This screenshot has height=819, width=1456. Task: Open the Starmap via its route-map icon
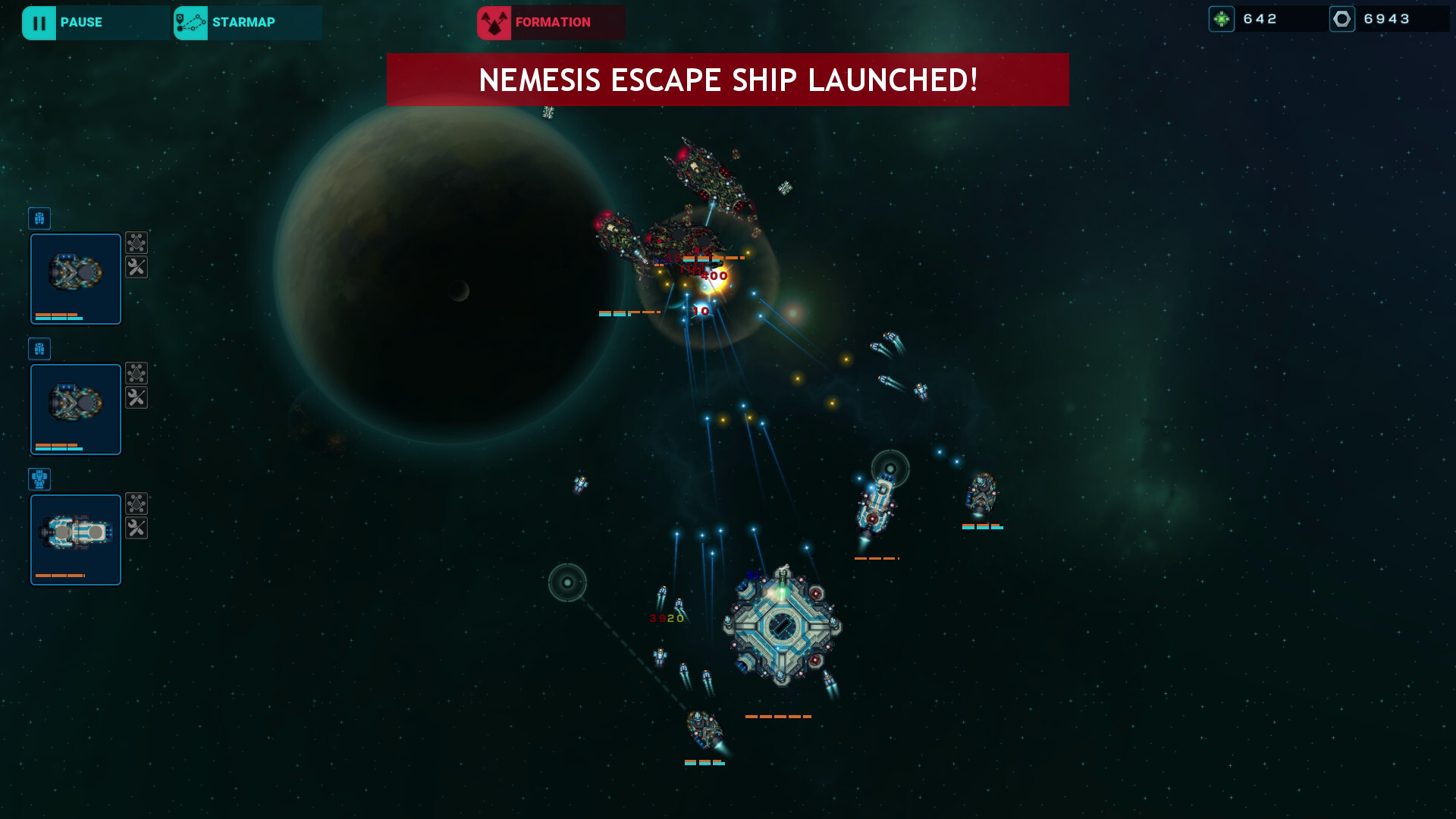pyautogui.click(x=190, y=22)
